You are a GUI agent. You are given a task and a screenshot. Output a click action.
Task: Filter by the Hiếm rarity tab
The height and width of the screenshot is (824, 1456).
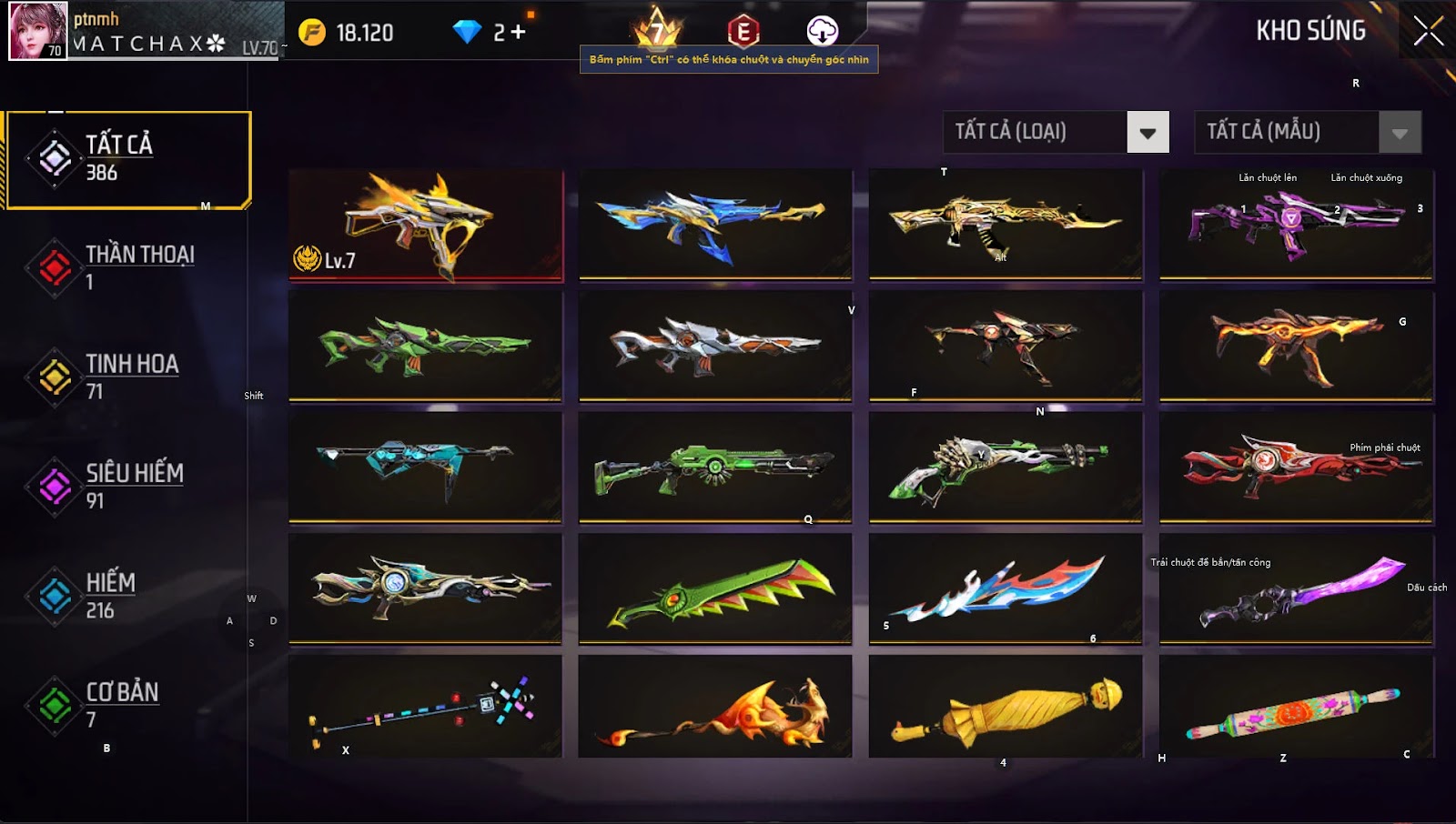coord(127,596)
